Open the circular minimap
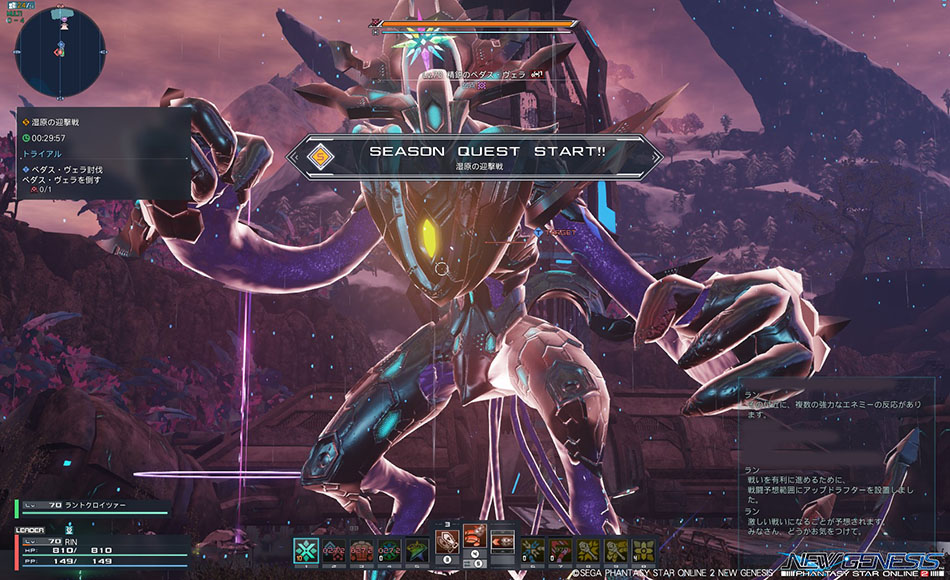950x580 pixels. (60, 52)
